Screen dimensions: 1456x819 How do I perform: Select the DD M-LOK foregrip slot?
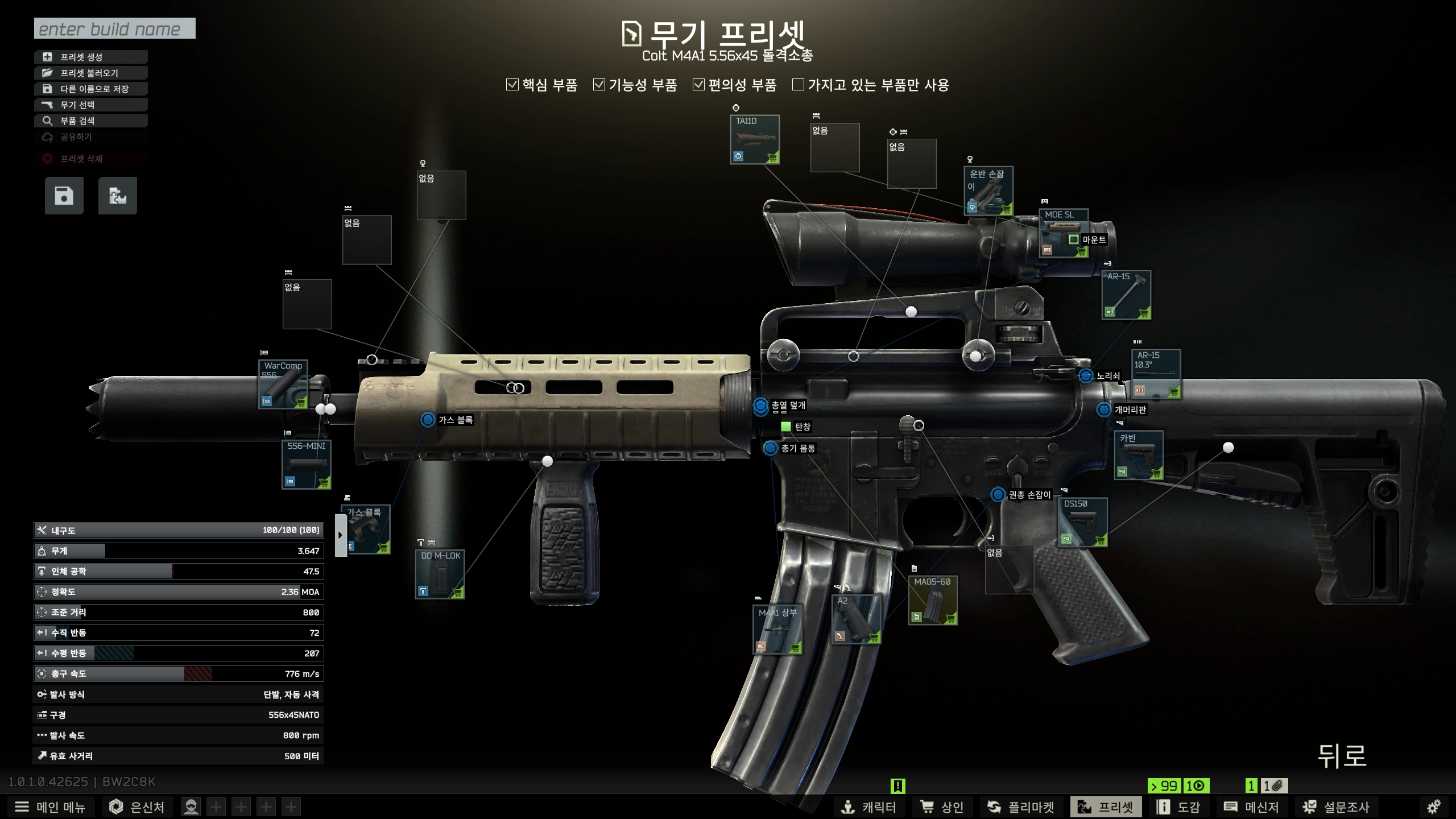pos(440,574)
